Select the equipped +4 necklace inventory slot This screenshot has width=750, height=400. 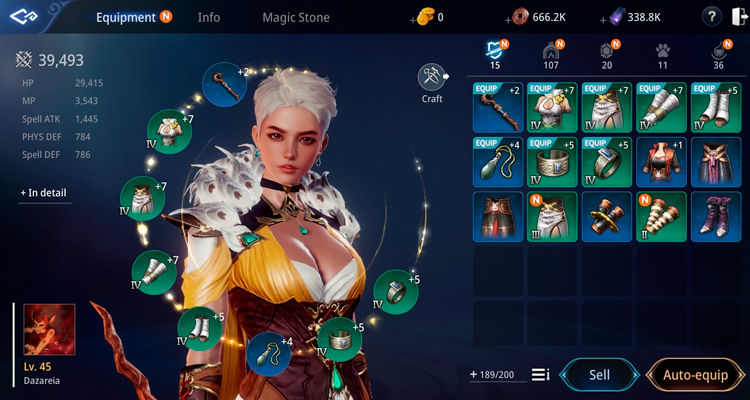click(x=497, y=162)
